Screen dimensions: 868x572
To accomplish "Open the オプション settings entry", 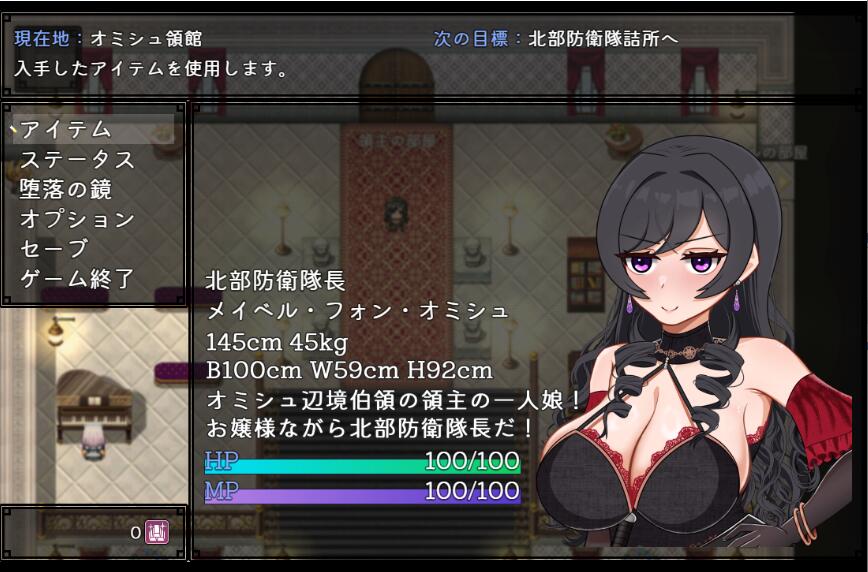I will [x=78, y=219].
